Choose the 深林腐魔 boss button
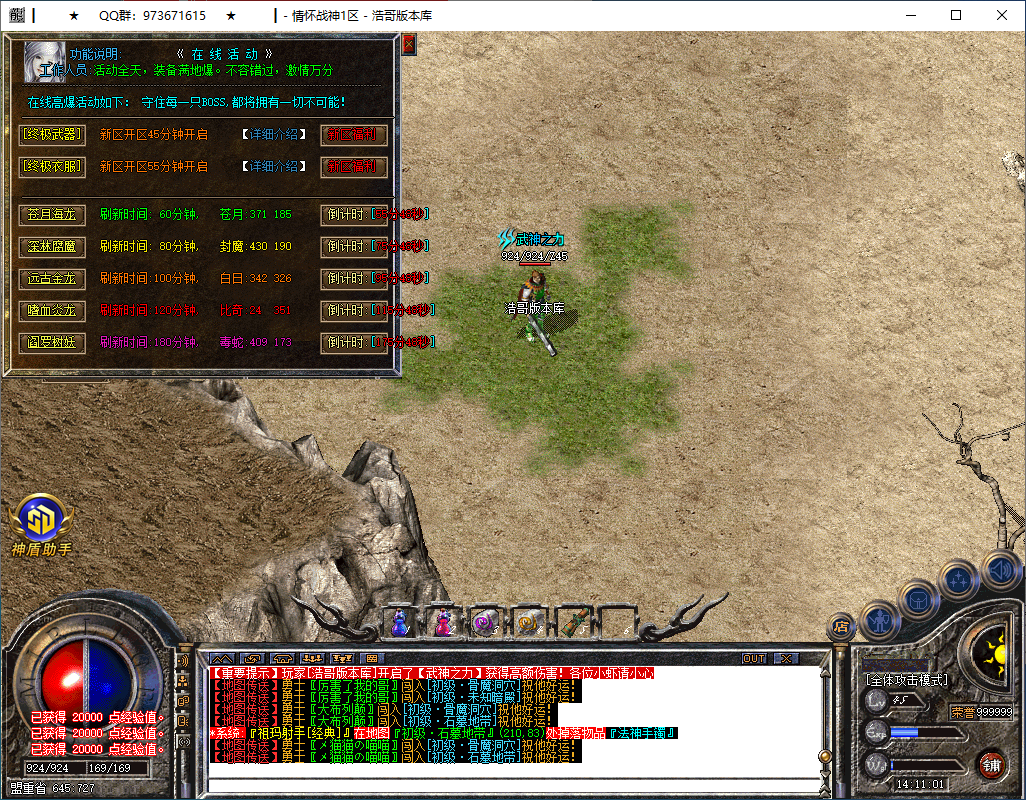 click(x=53, y=246)
